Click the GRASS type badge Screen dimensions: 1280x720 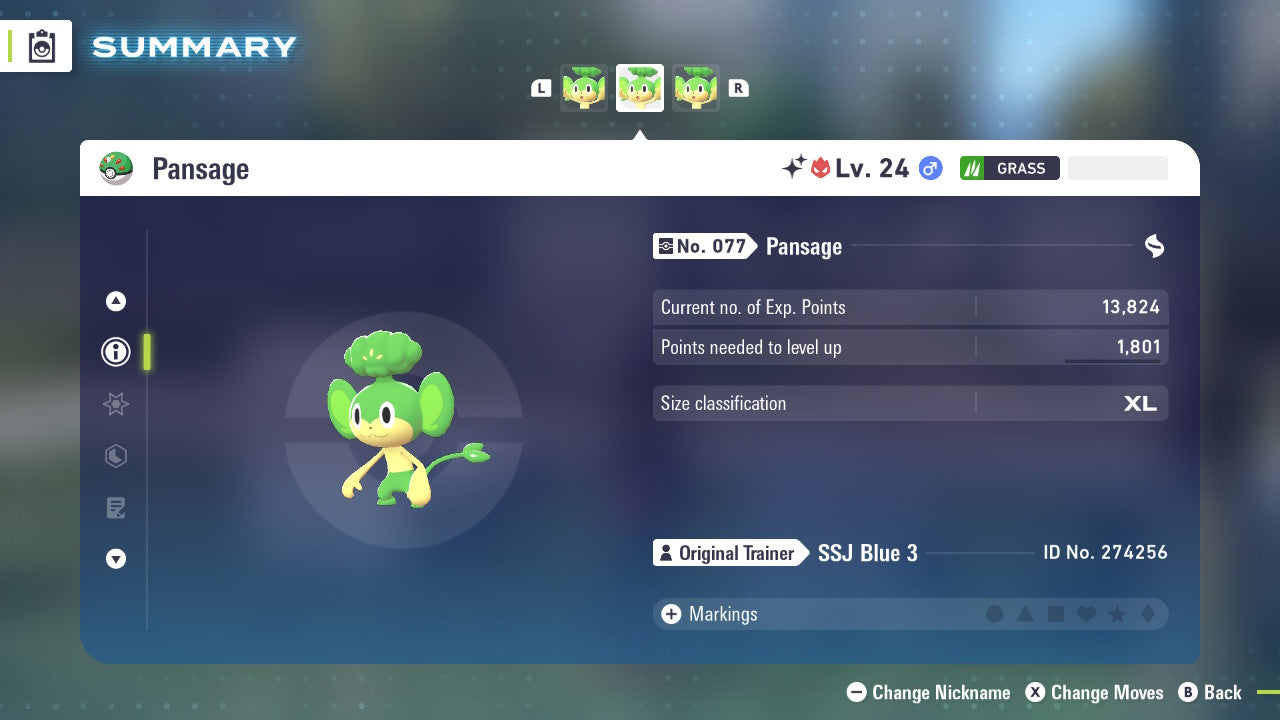[1009, 168]
